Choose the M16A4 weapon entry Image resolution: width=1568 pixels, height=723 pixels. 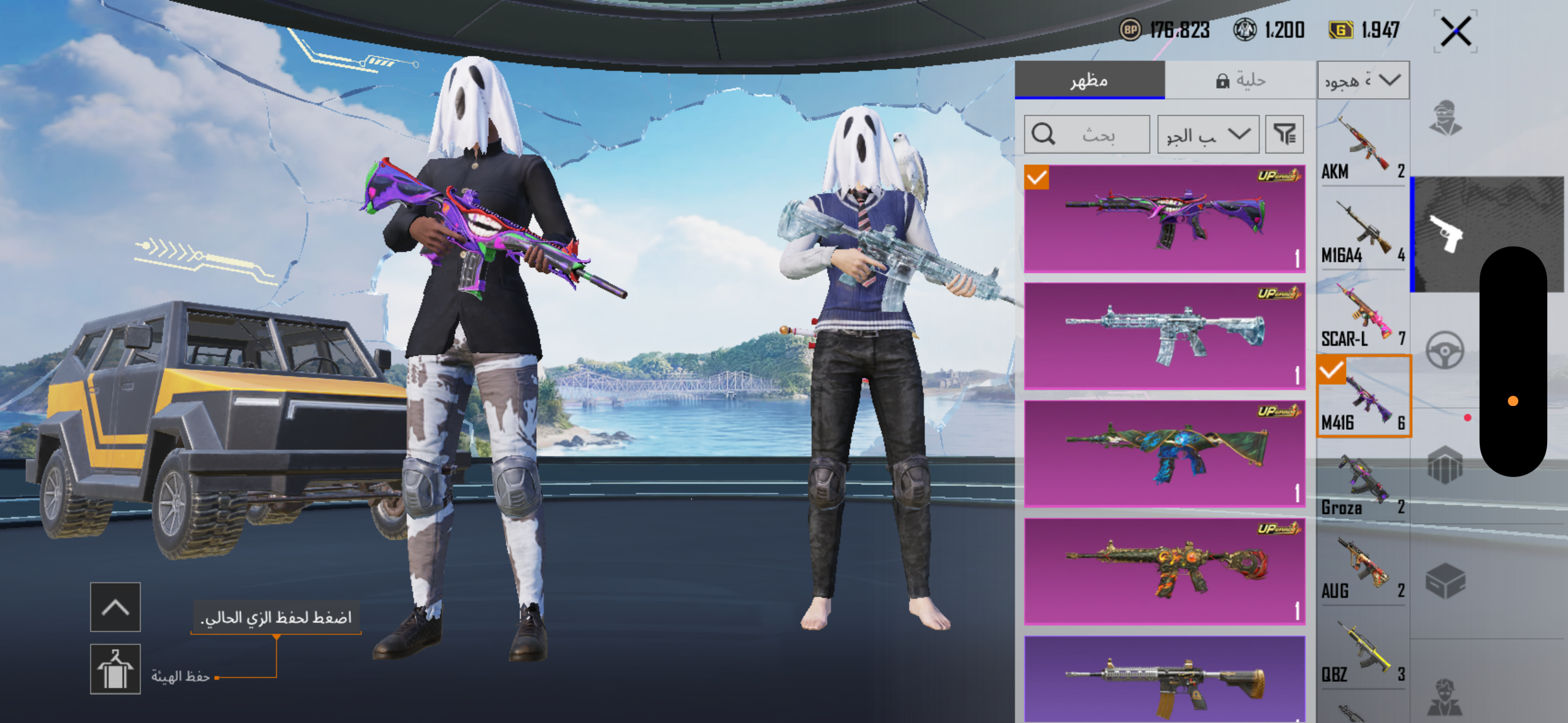(x=1362, y=232)
